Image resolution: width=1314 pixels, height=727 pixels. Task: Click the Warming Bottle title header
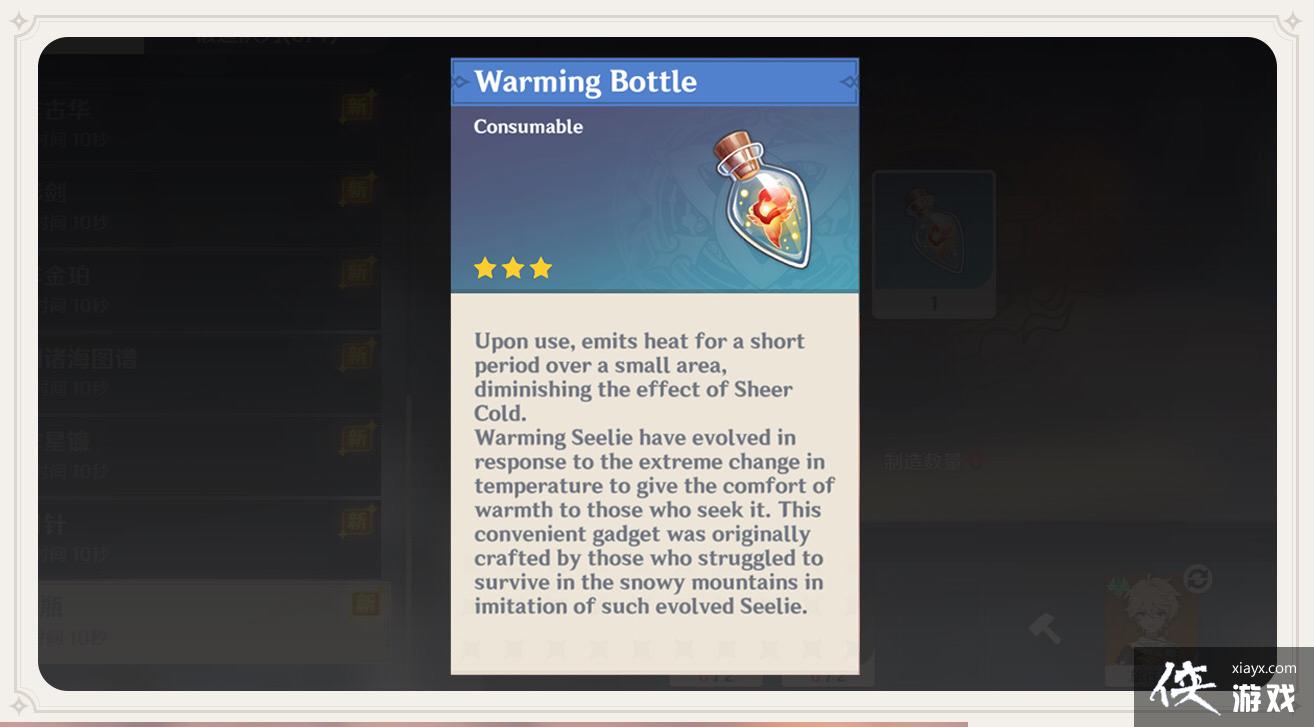[587, 82]
